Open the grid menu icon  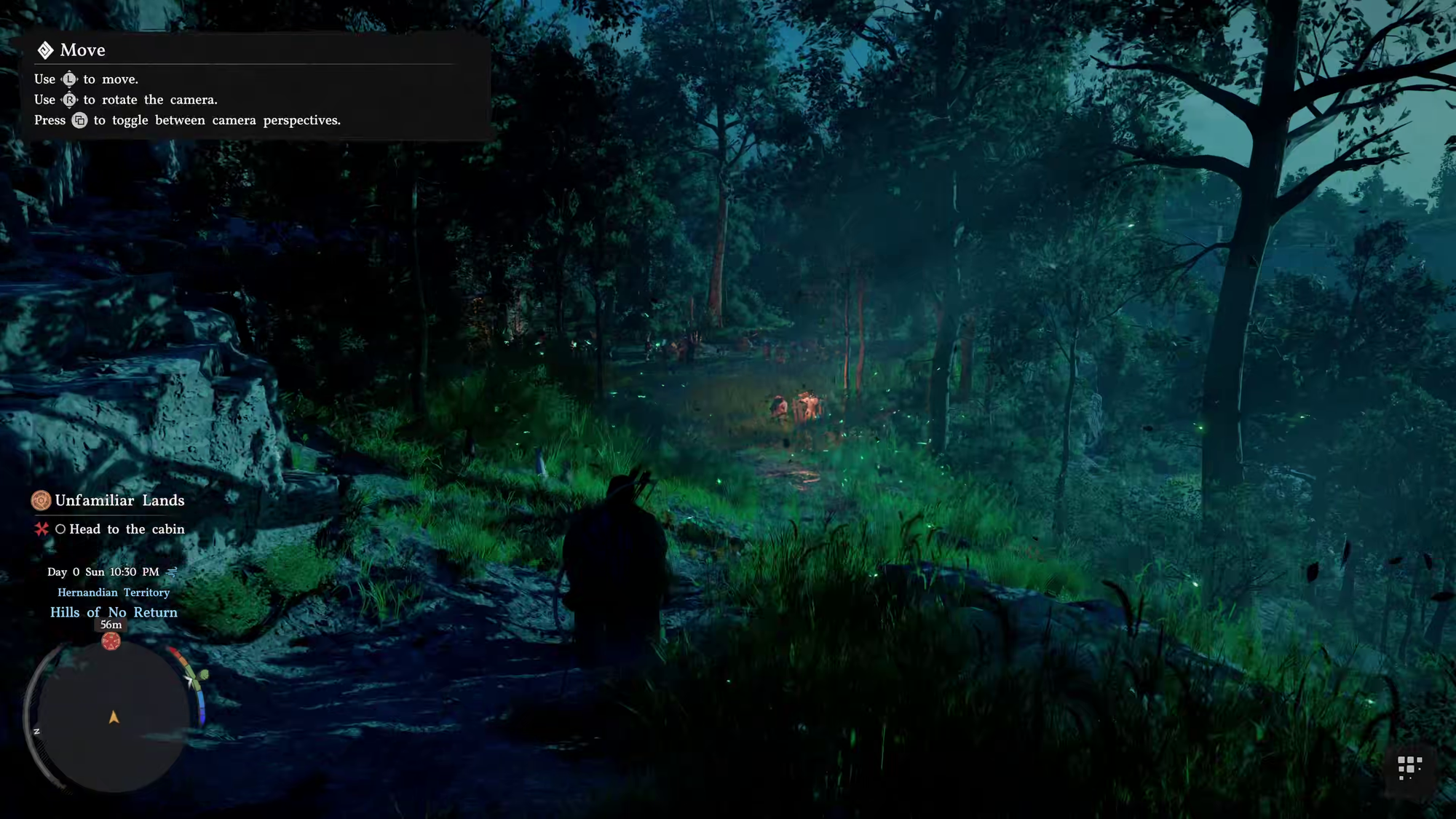point(1409,767)
